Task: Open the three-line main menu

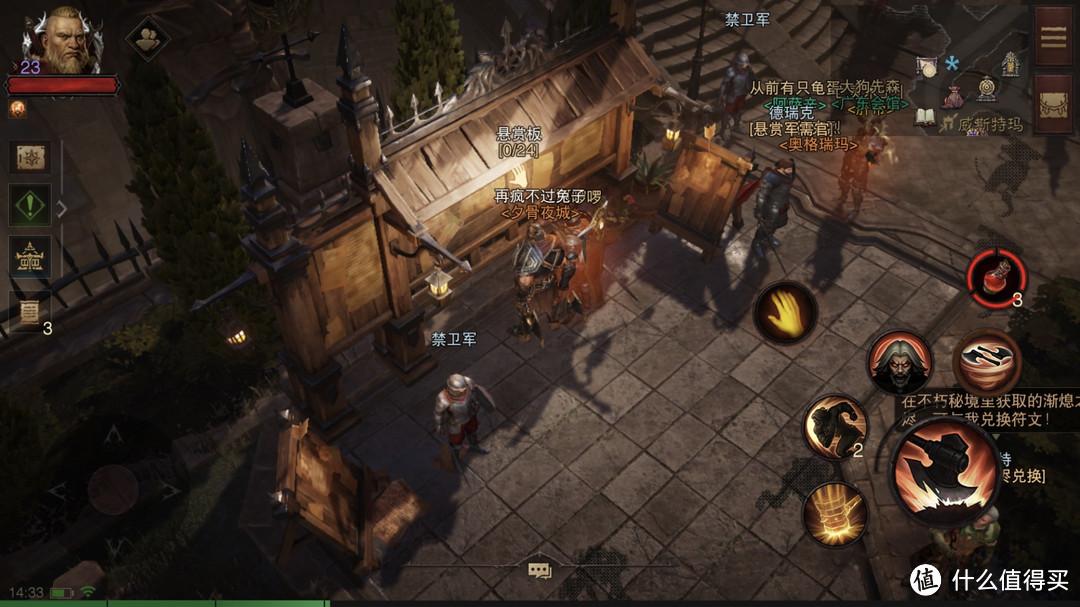Action: point(1054,35)
